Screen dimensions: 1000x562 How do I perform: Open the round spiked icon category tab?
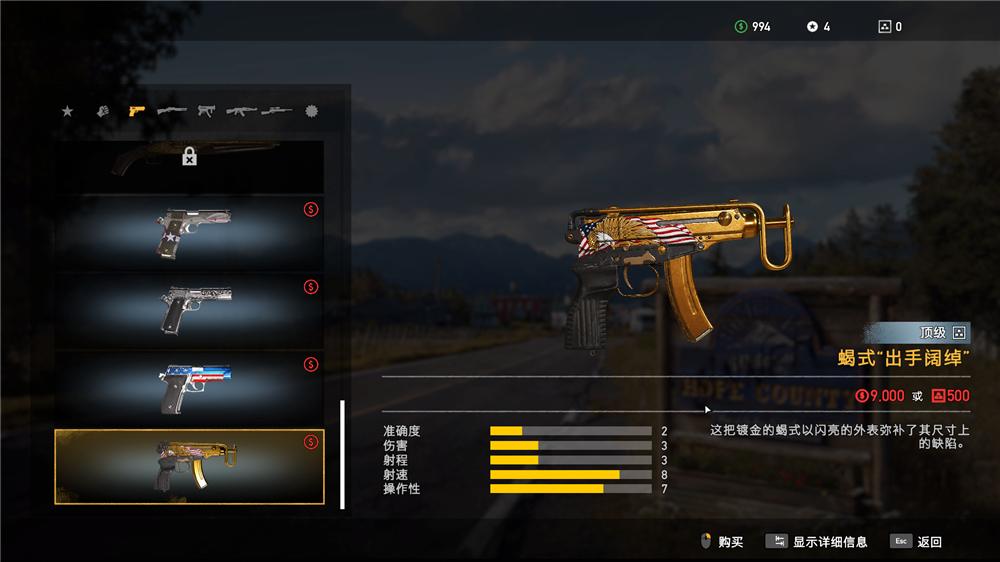(x=311, y=111)
